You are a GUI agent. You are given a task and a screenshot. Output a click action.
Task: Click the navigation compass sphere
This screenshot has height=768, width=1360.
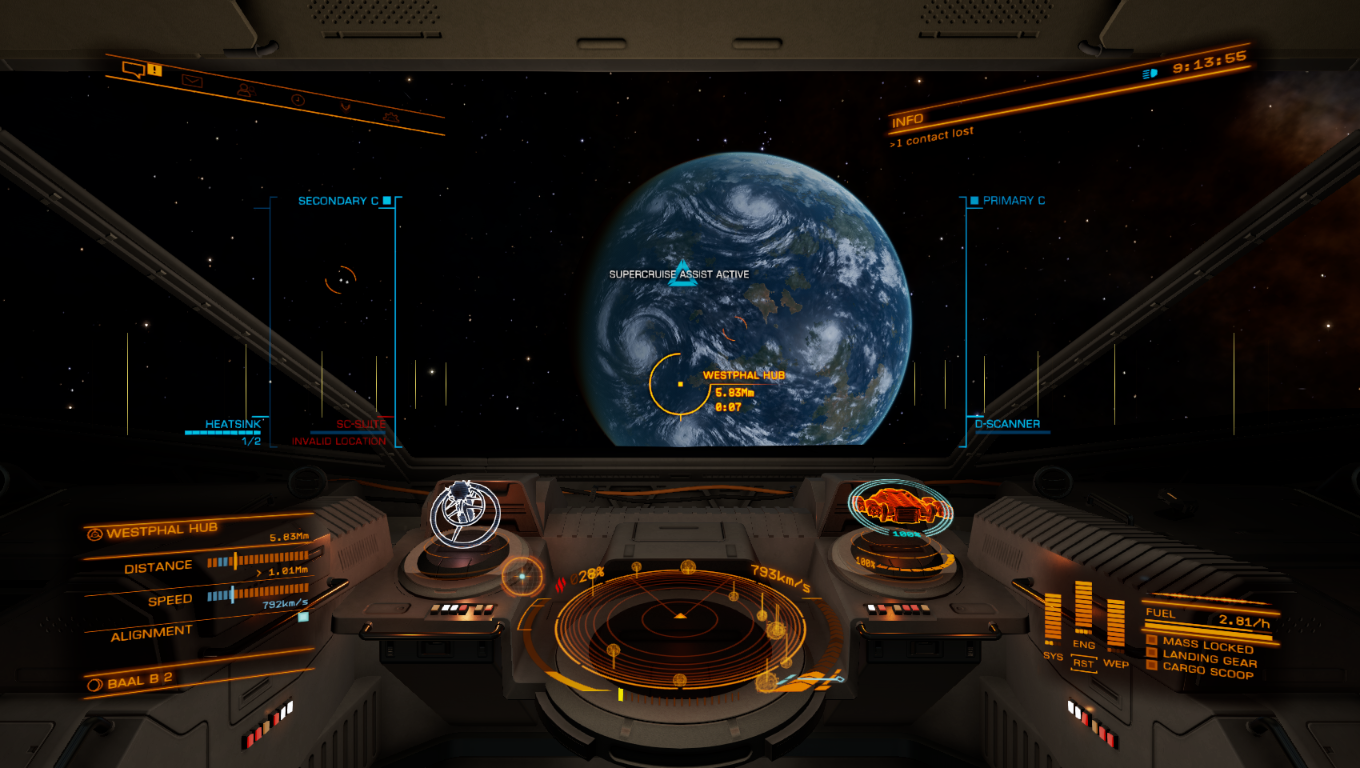(x=520, y=577)
